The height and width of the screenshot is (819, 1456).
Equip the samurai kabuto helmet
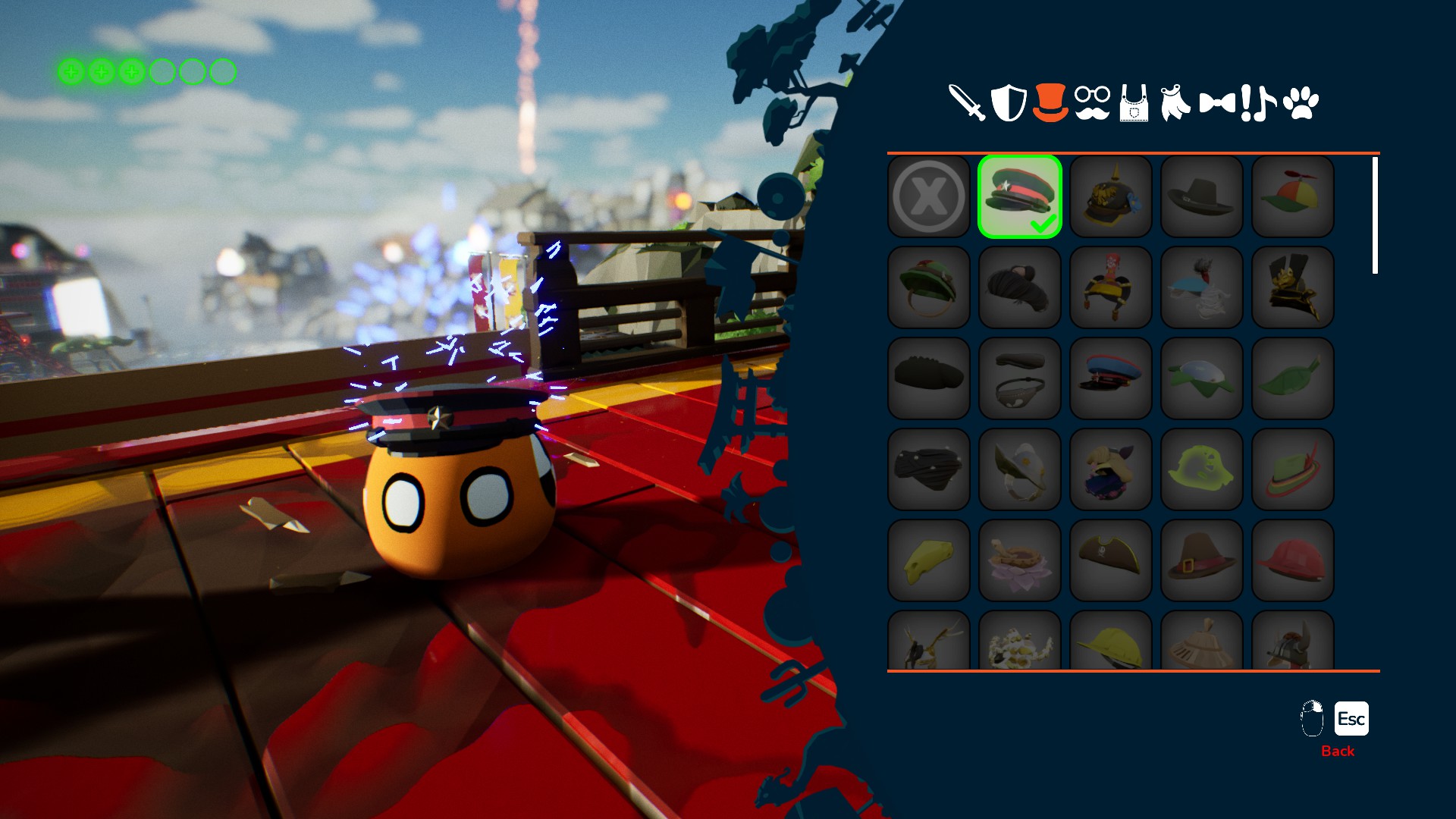point(1293,287)
